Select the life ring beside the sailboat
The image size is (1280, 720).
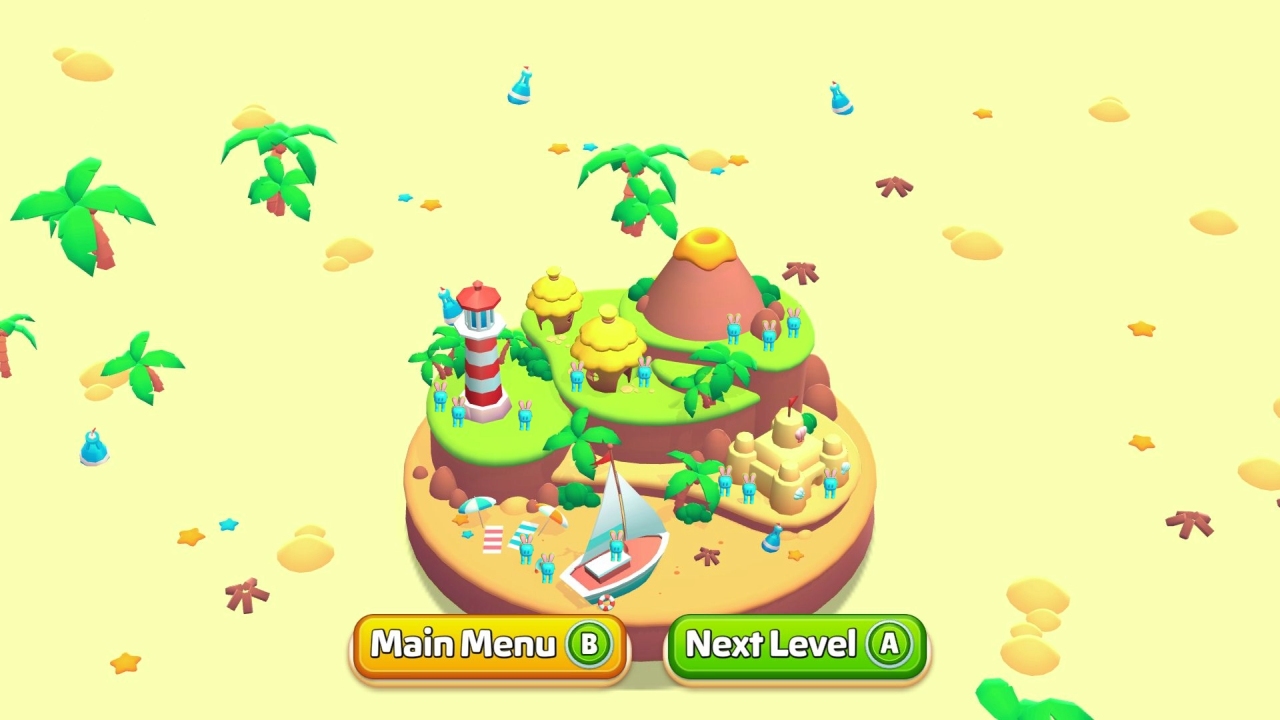click(605, 601)
